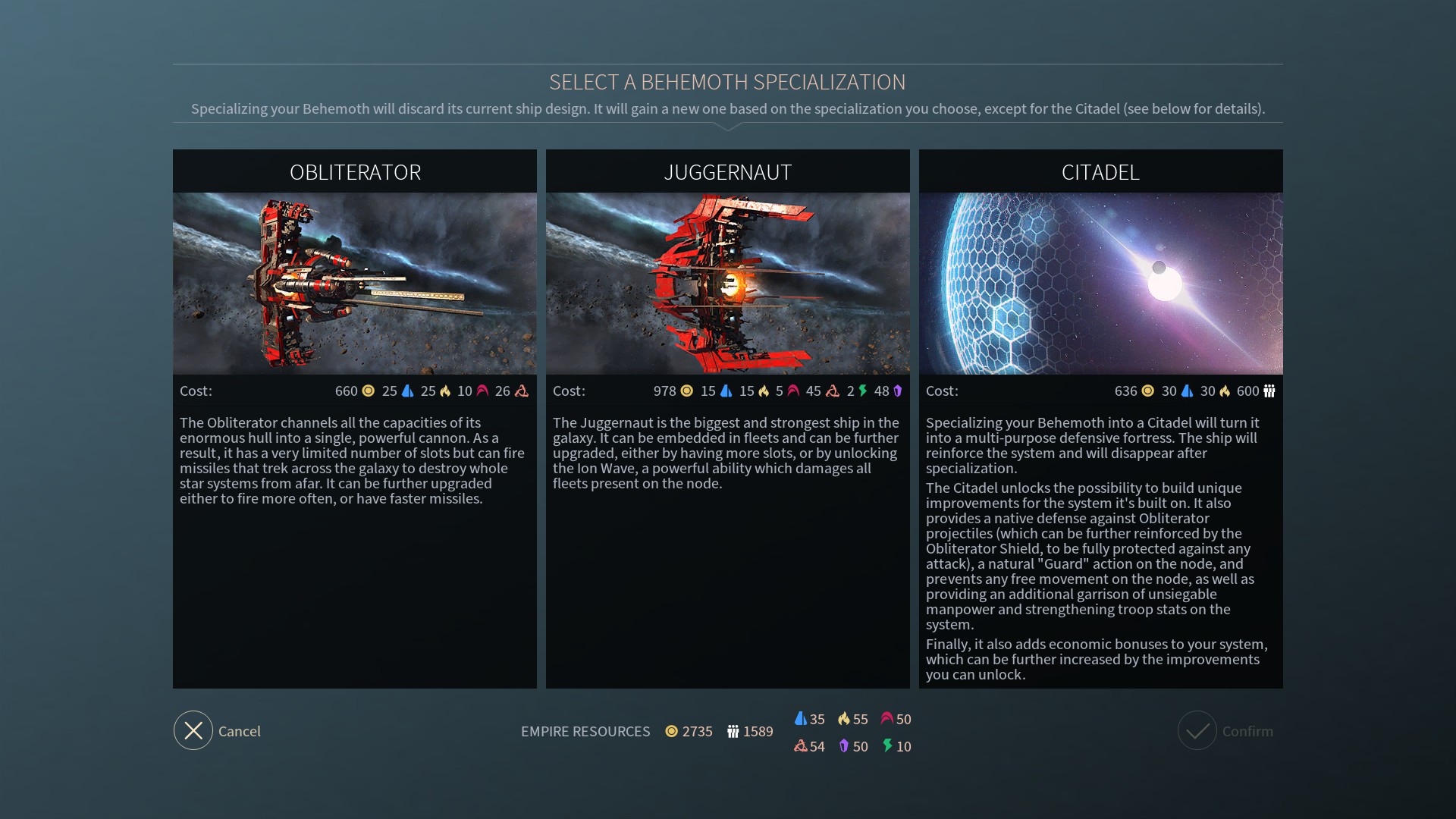Click the green energy bolt resource icon showing 10
Viewport: 1456px width, 819px height.
pyautogui.click(x=886, y=746)
